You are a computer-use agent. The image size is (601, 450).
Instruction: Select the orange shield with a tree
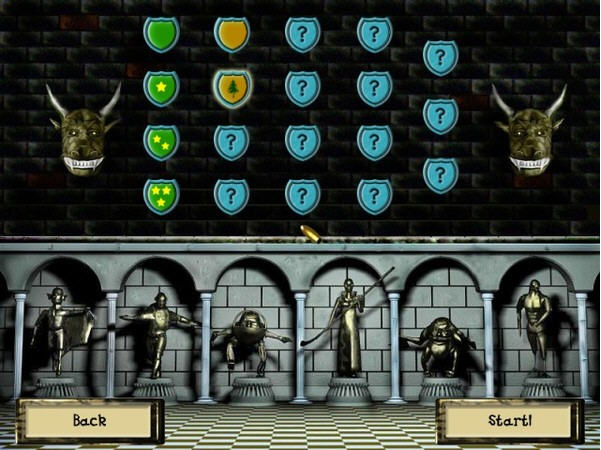(x=232, y=88)
